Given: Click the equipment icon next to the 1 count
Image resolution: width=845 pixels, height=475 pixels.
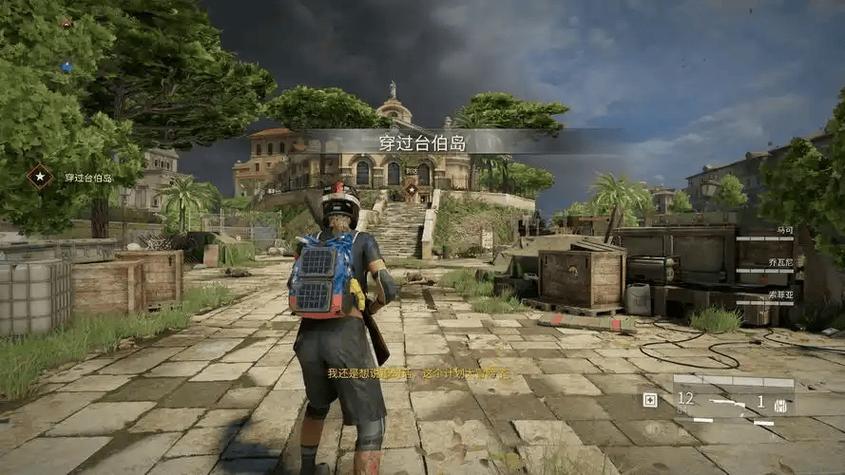Looking at the screenshot, I should pos(780,403).
